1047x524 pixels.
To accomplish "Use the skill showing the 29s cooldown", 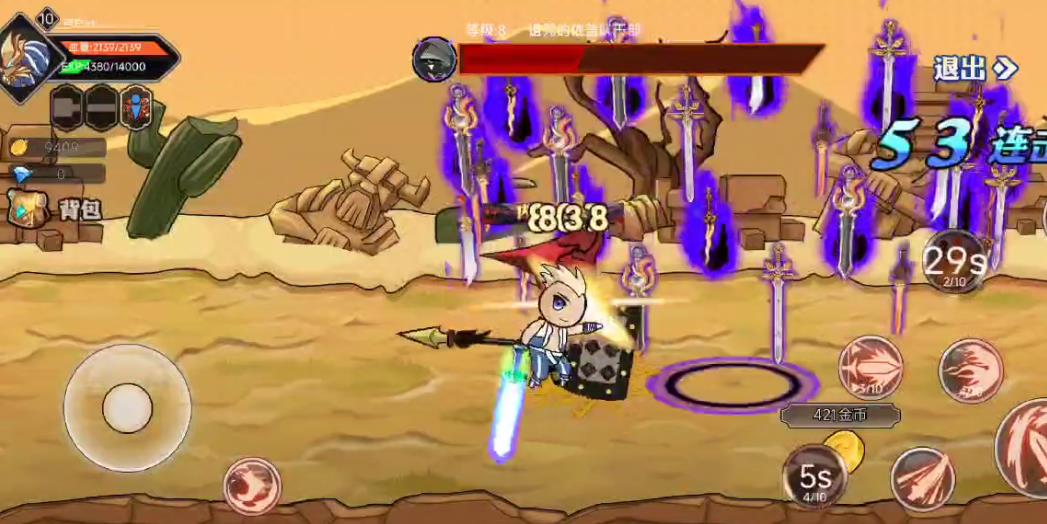I will pos(952,262).
